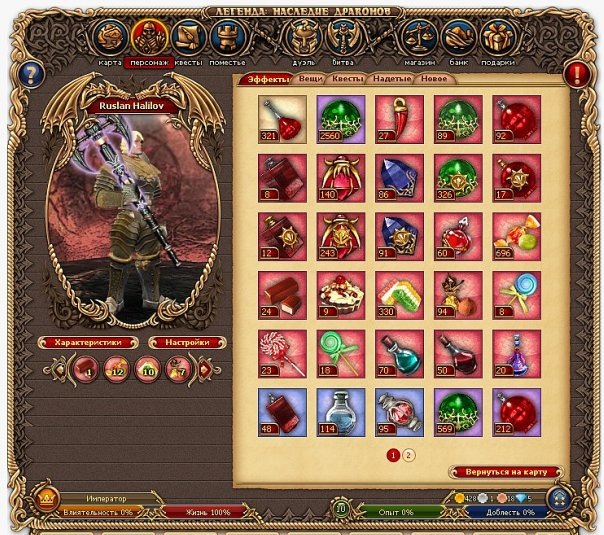Open the Битва (battle) menu
604x535 pixels.
(342, 38)
